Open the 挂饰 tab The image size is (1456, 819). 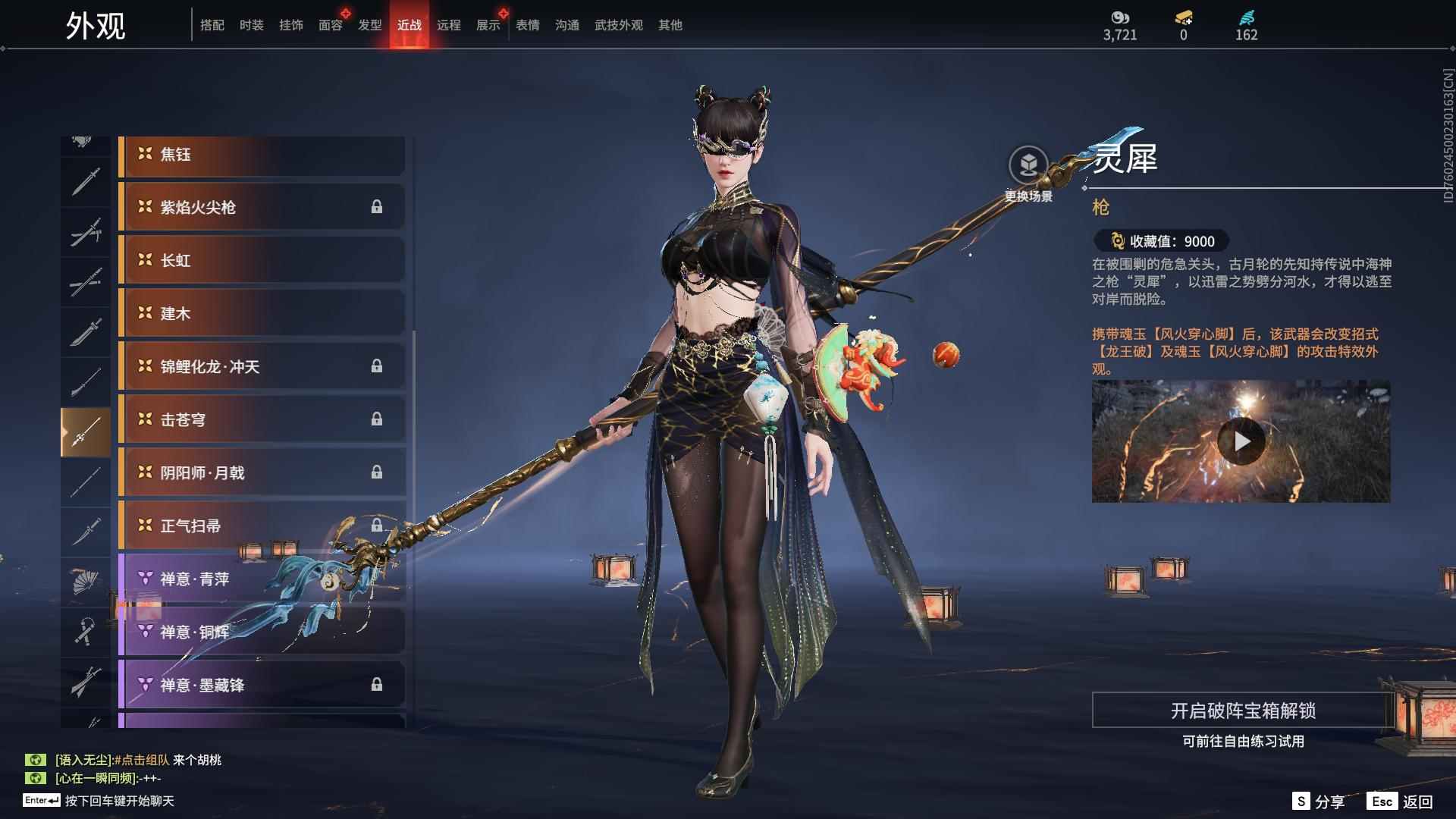point(290,25)
